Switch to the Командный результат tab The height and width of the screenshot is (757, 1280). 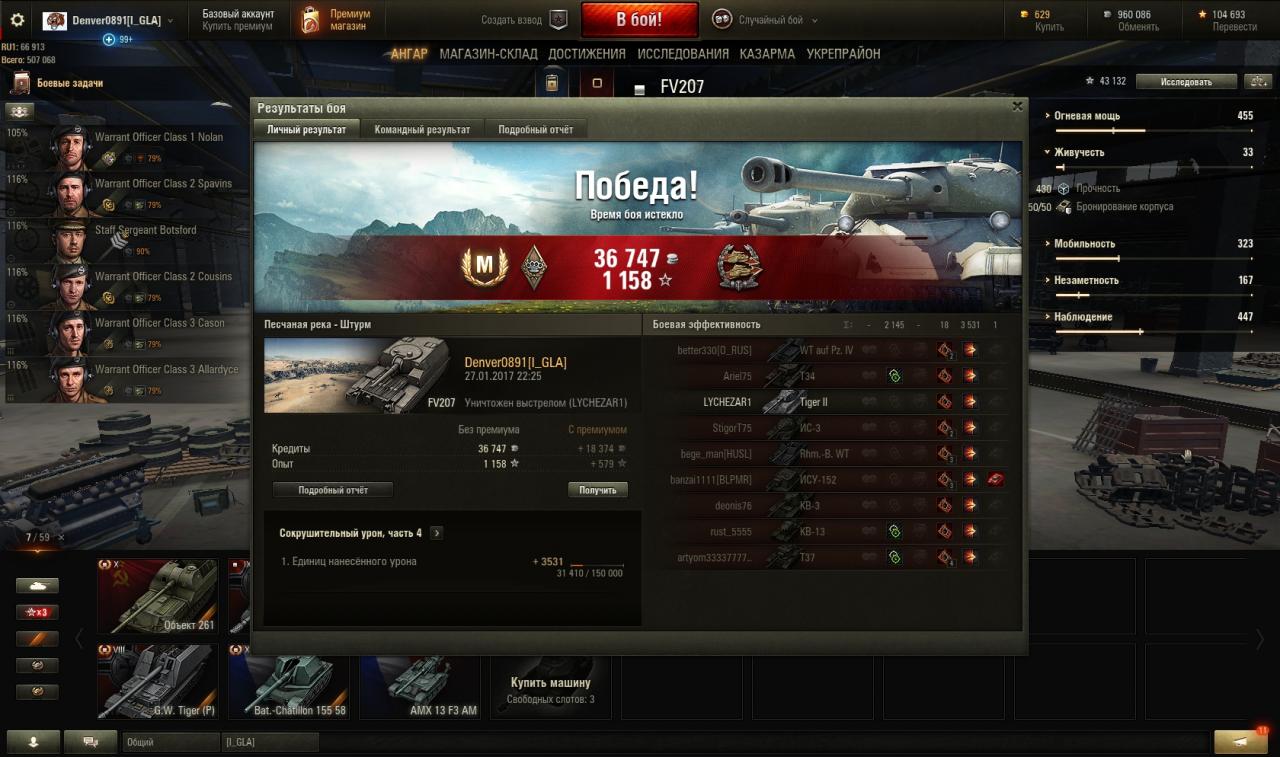click(x=422, y=130)
